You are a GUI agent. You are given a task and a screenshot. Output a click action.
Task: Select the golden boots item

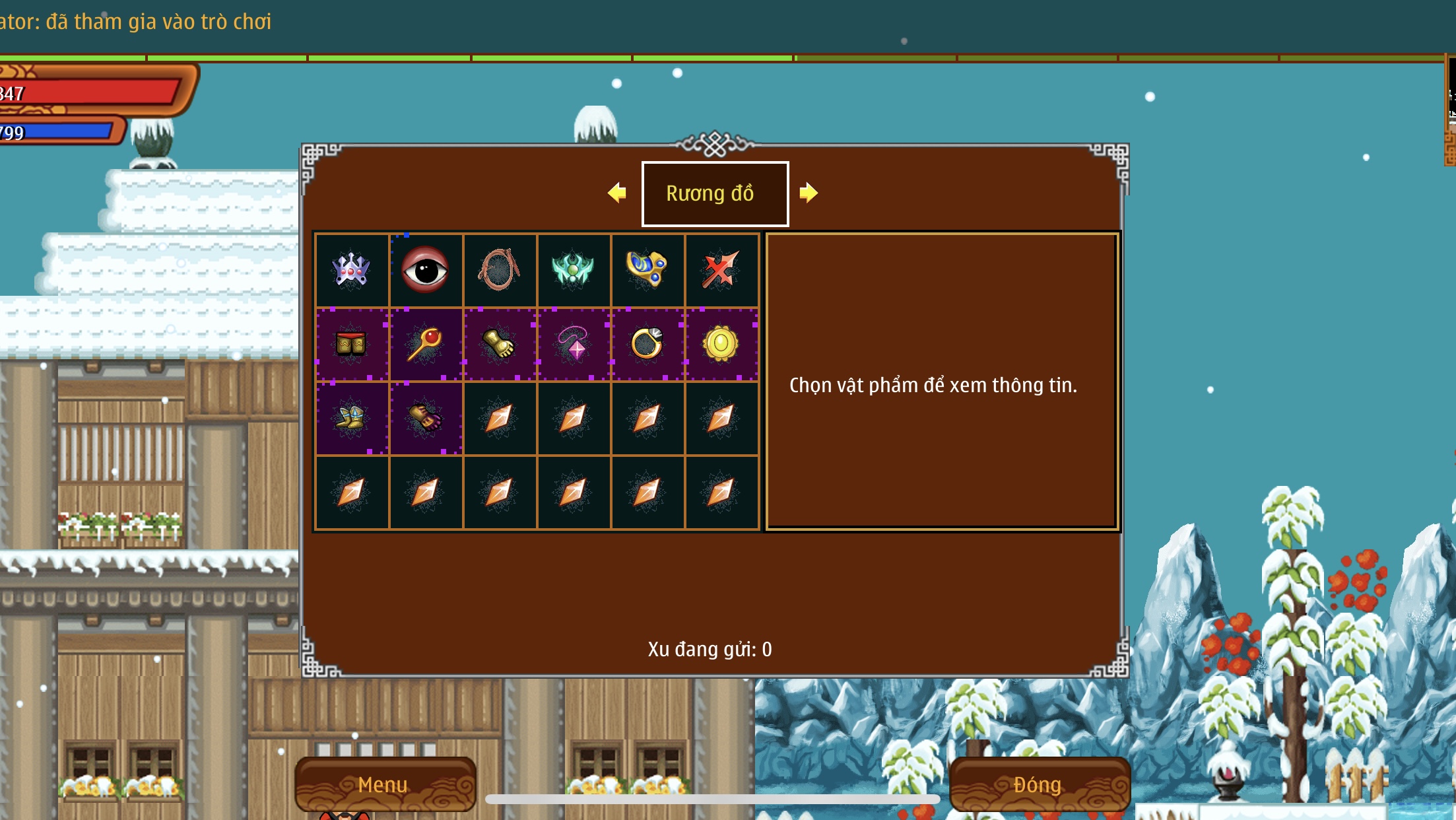(351, 418)
